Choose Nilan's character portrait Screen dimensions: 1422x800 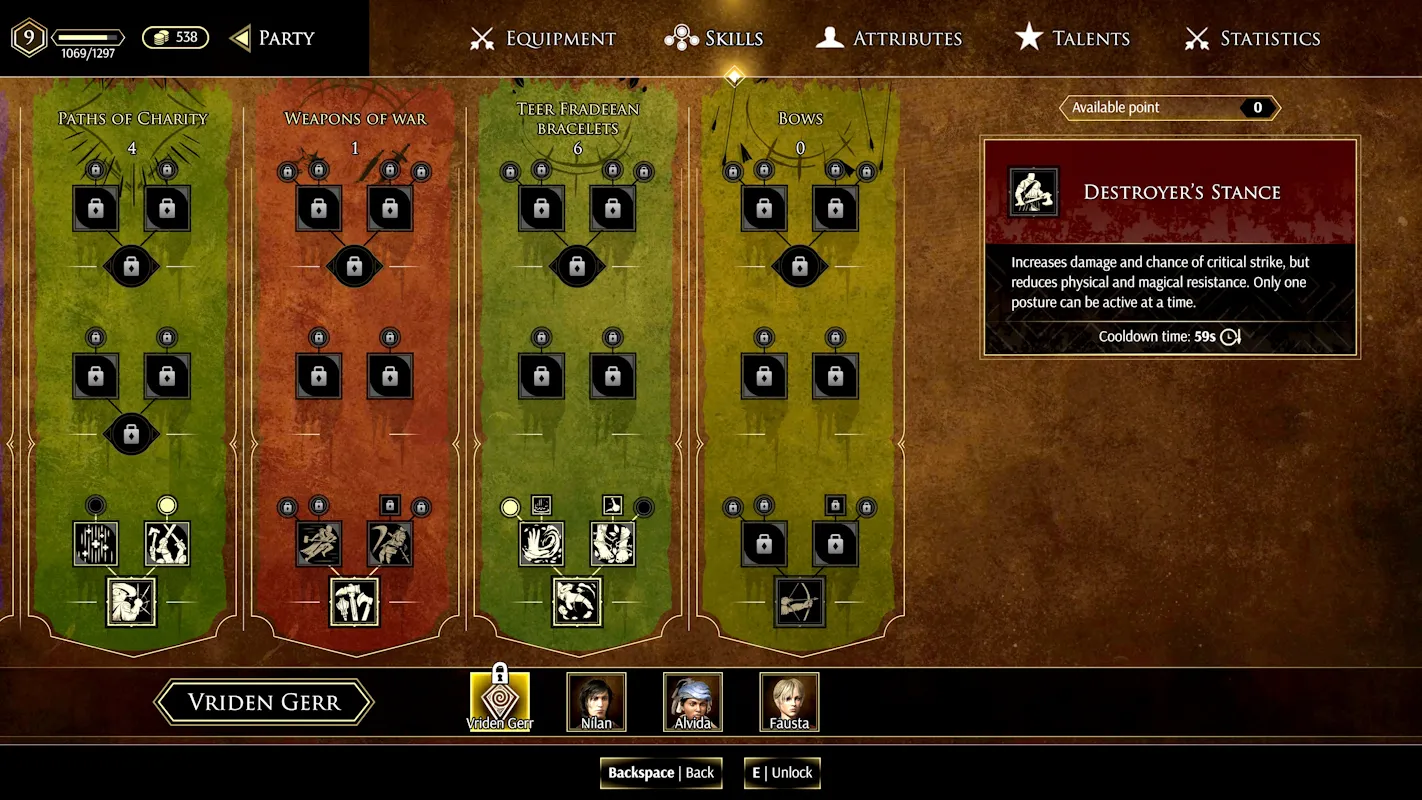597,701
